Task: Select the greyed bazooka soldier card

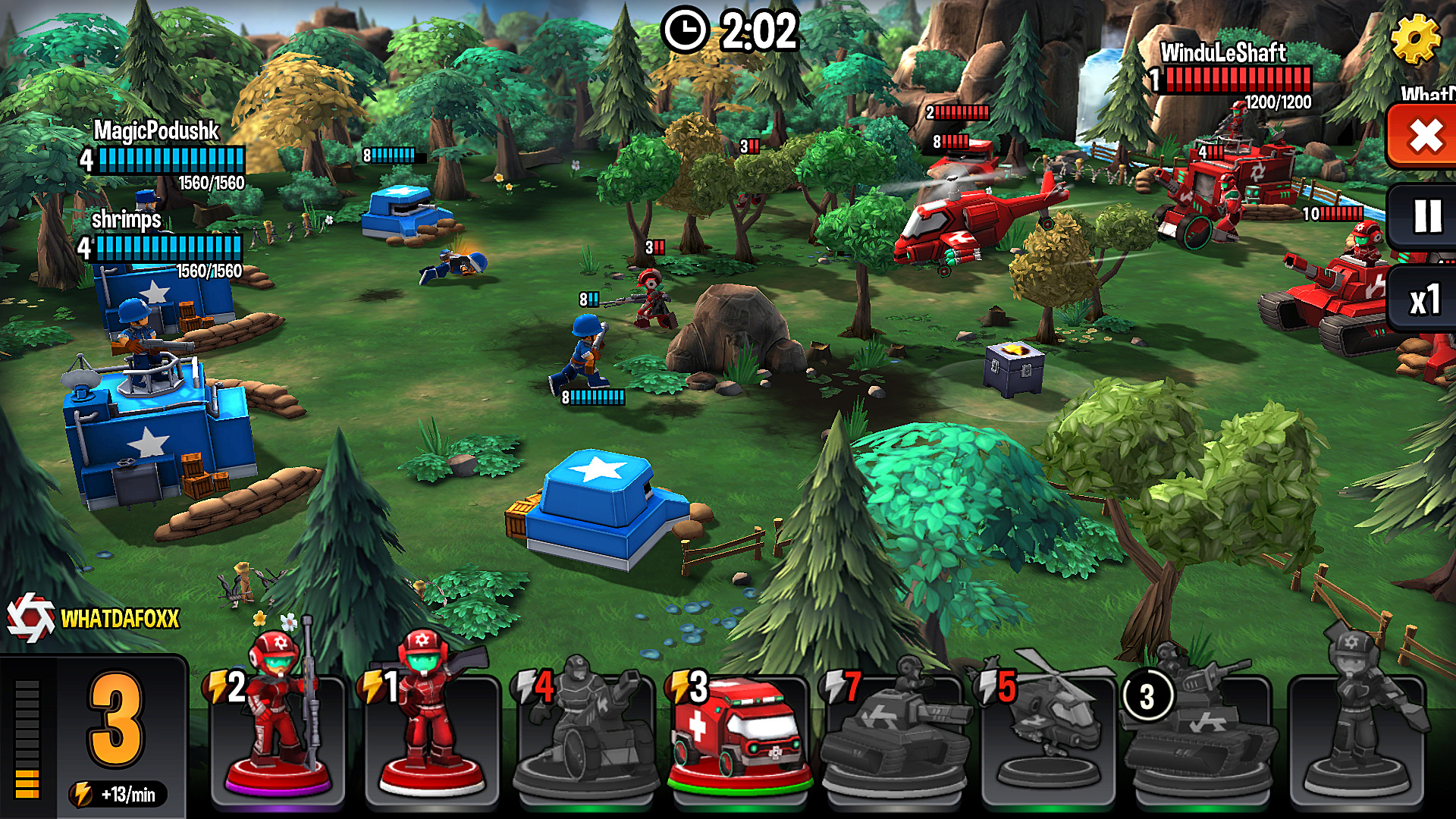Action: pos(1357,732)
